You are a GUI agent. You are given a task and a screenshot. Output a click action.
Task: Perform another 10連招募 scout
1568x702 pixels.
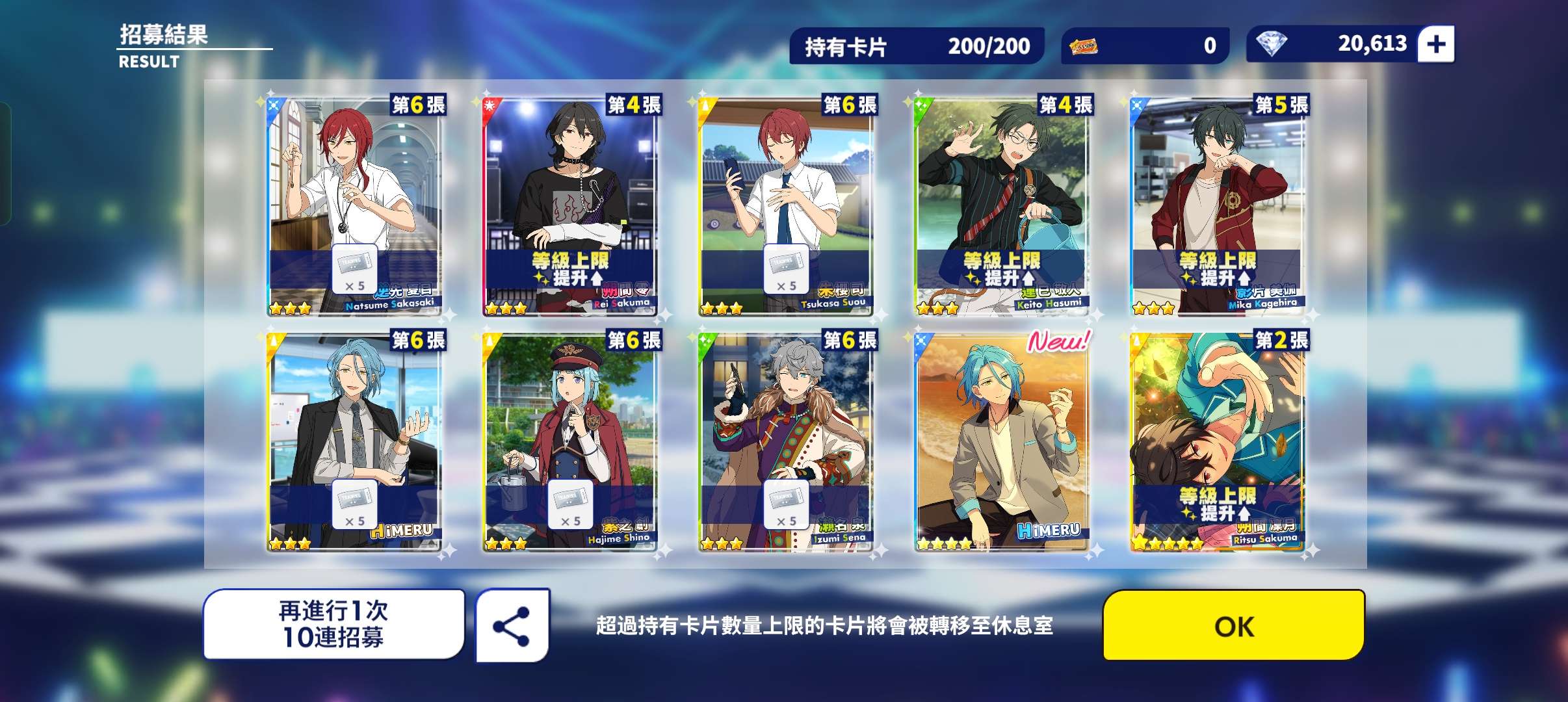pos(333,625)
